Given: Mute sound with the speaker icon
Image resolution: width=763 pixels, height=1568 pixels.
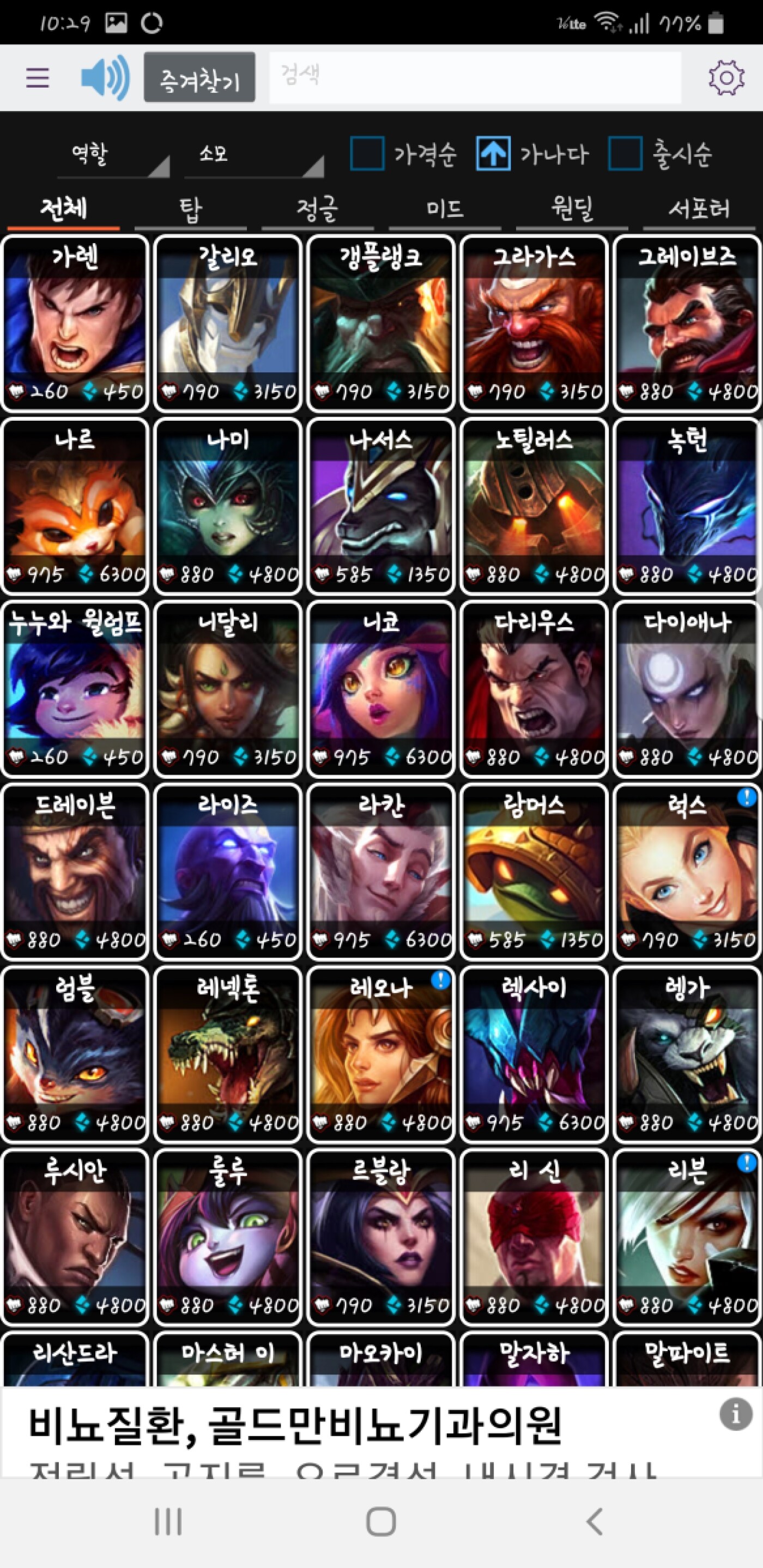Looking at the screenshot, I should pyautogui.click(x=104, y=78).
